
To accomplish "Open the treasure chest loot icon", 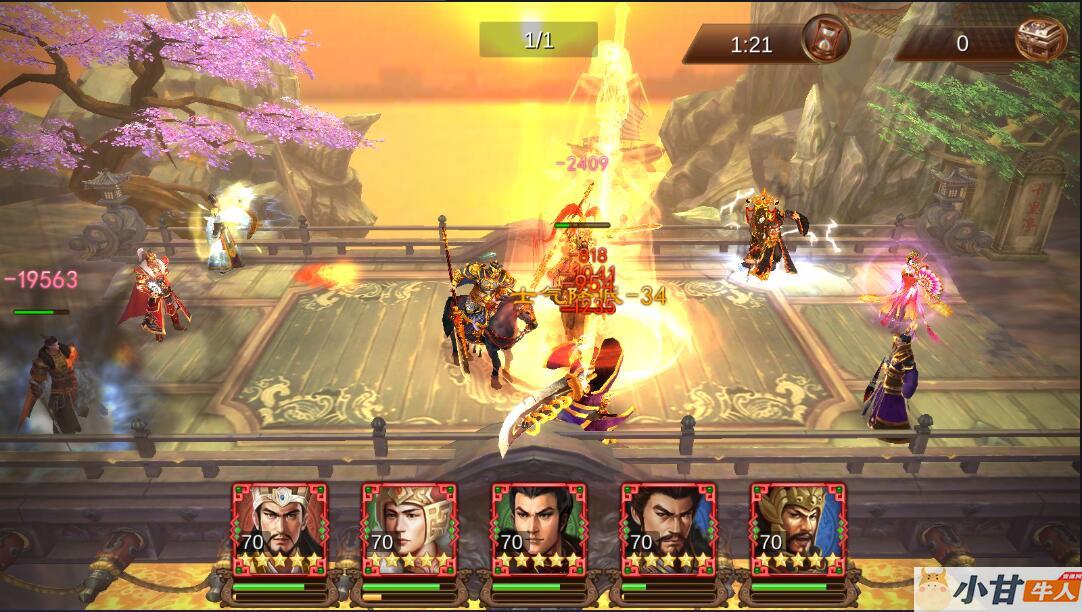I will tap(1040, 41).
